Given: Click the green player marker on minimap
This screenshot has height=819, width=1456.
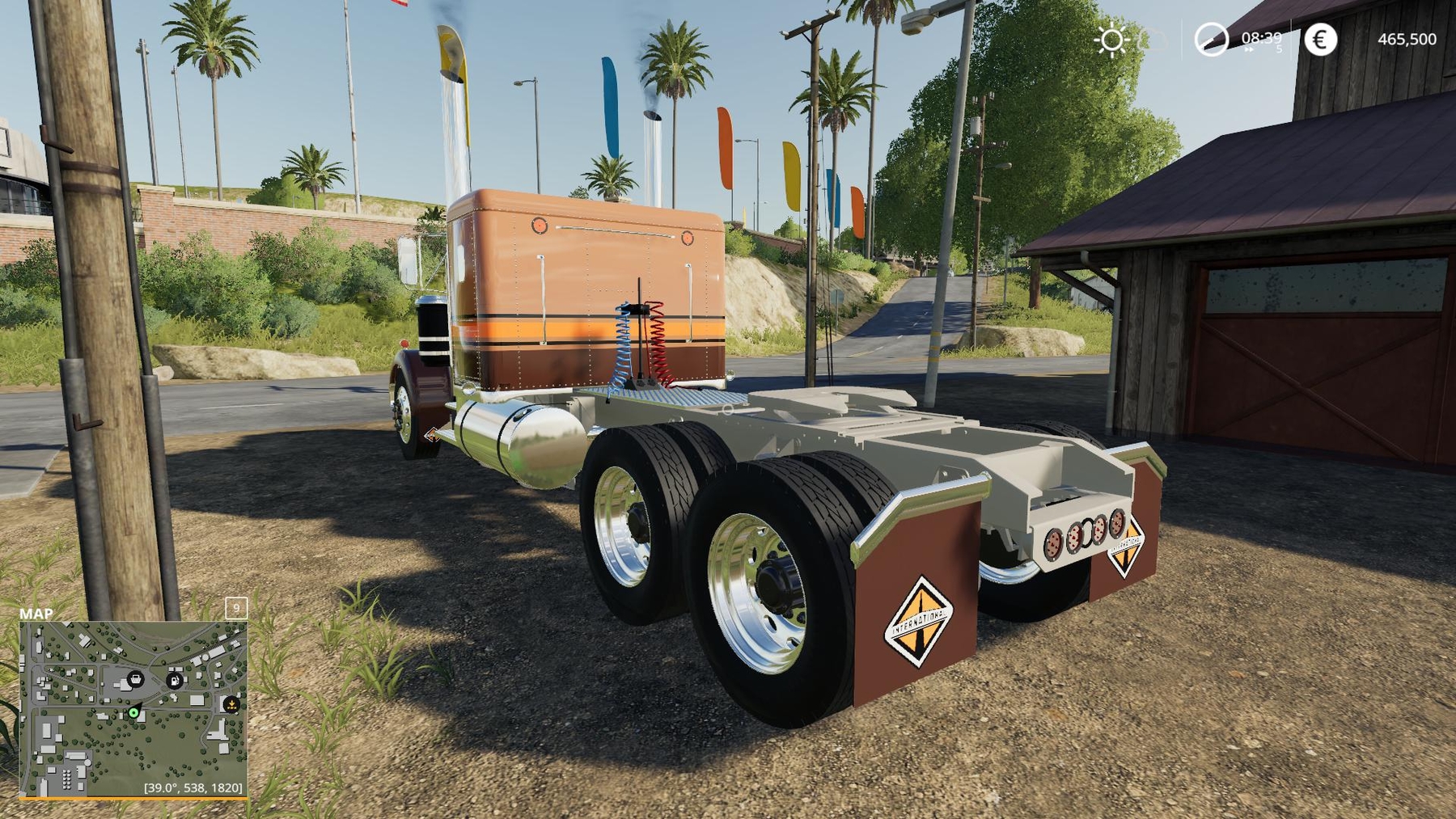Looking at the screenshot, I should tap(133, 712).
